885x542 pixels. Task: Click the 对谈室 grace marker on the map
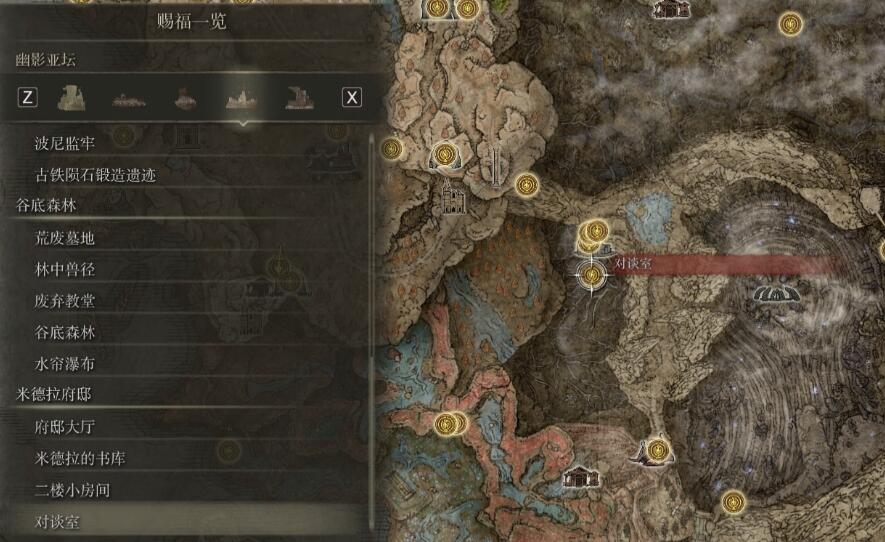click(x=593, y=273)
